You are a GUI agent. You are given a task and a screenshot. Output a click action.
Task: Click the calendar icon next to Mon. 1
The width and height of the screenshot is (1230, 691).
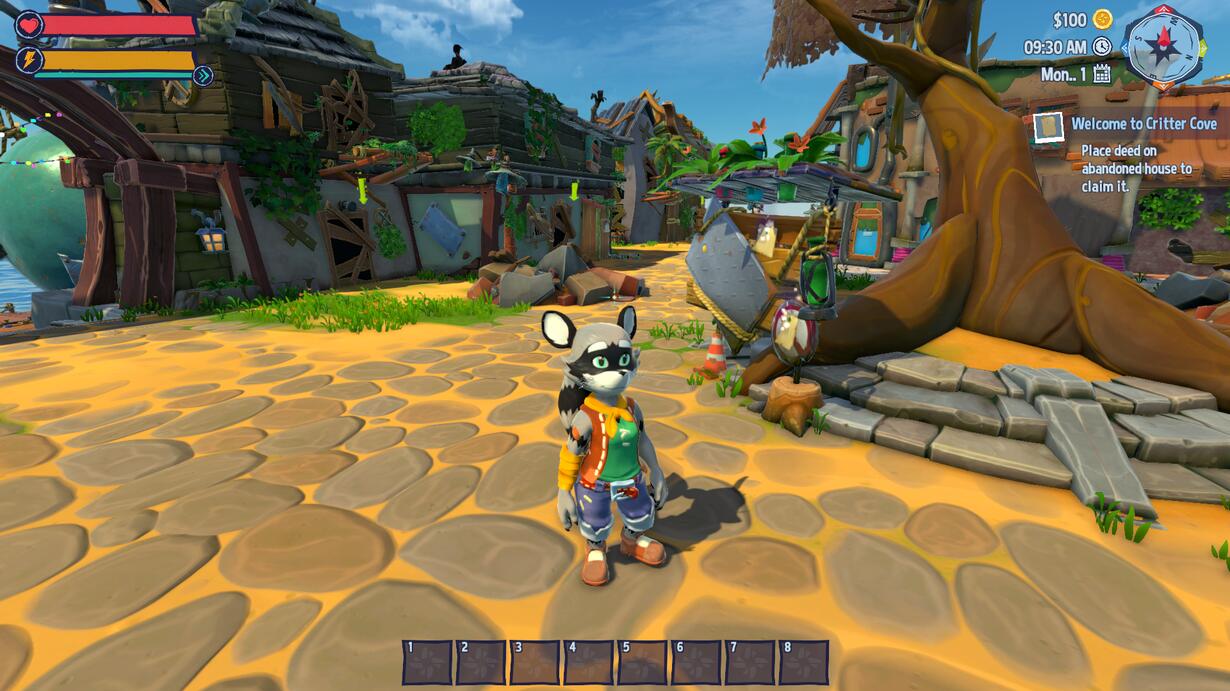pyautogui.click(x=1102, y=73)
